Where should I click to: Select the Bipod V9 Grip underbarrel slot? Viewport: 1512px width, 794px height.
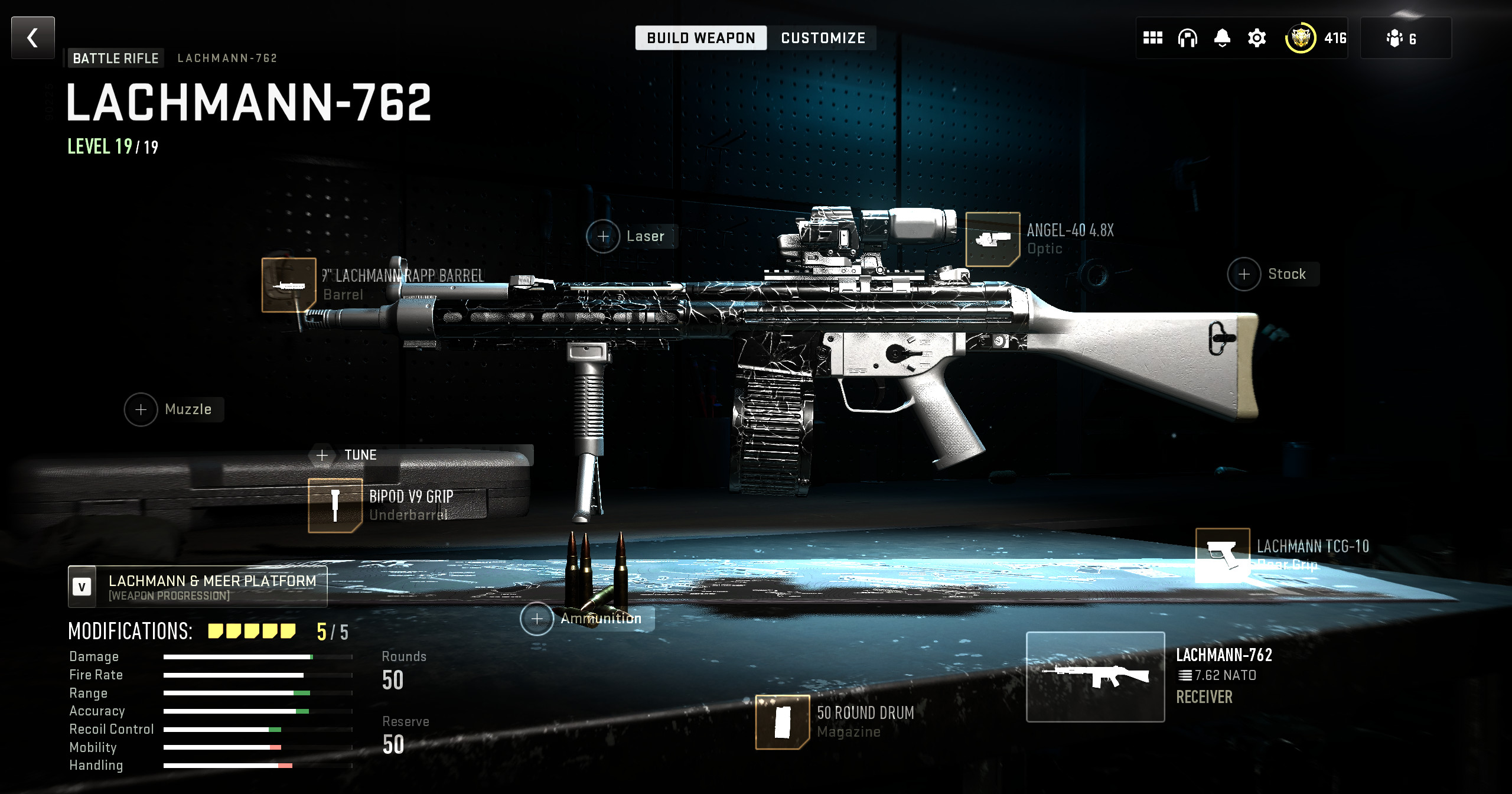[335, 506]
